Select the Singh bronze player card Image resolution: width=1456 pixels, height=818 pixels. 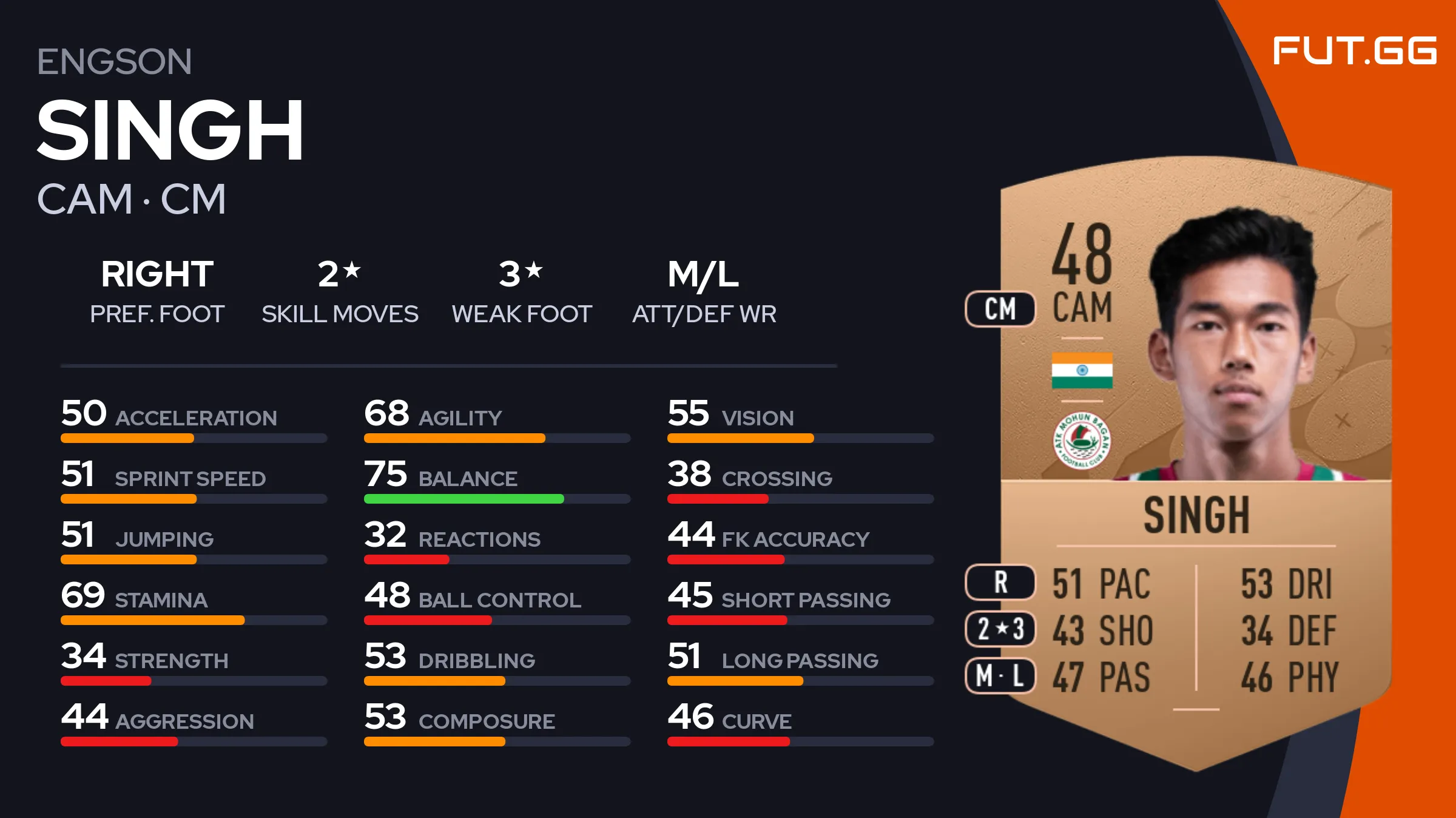coord(1195,461)
